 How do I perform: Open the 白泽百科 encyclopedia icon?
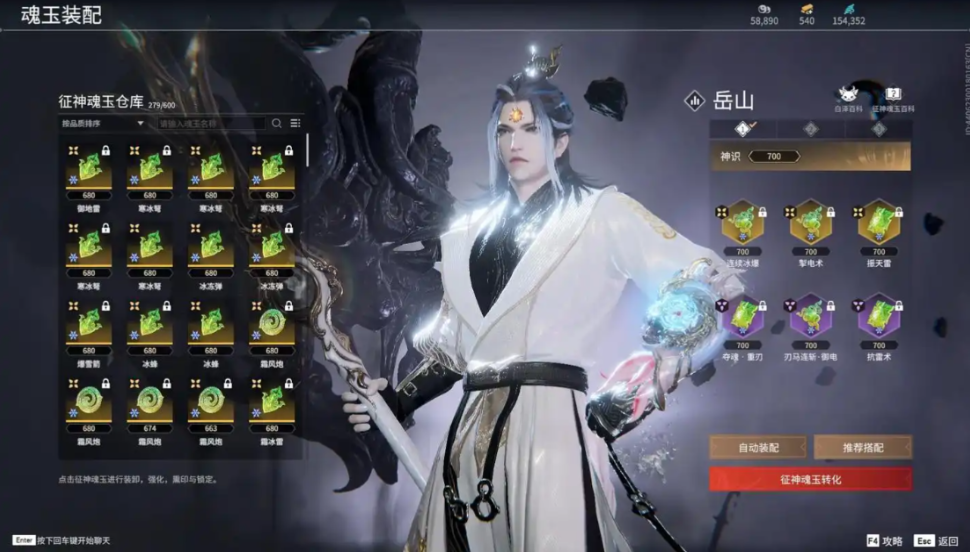(849, 95)
